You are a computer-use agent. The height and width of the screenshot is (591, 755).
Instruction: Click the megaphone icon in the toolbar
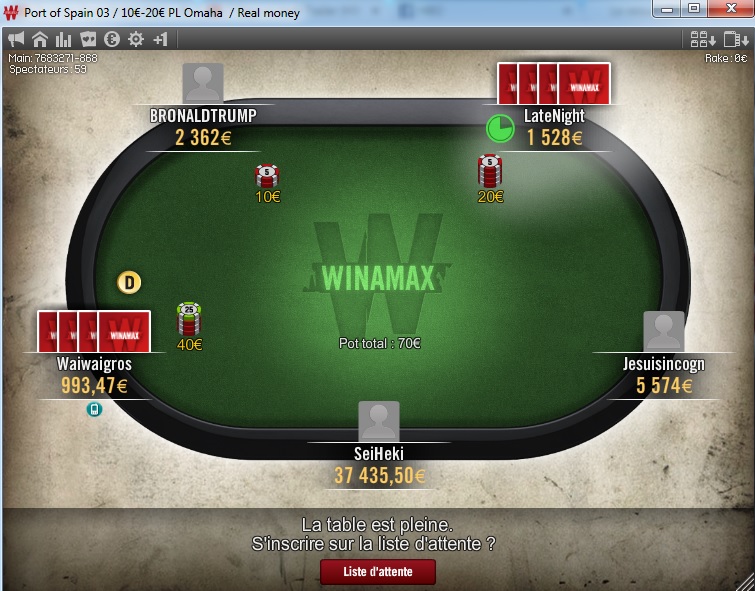(x=16, y=40)
